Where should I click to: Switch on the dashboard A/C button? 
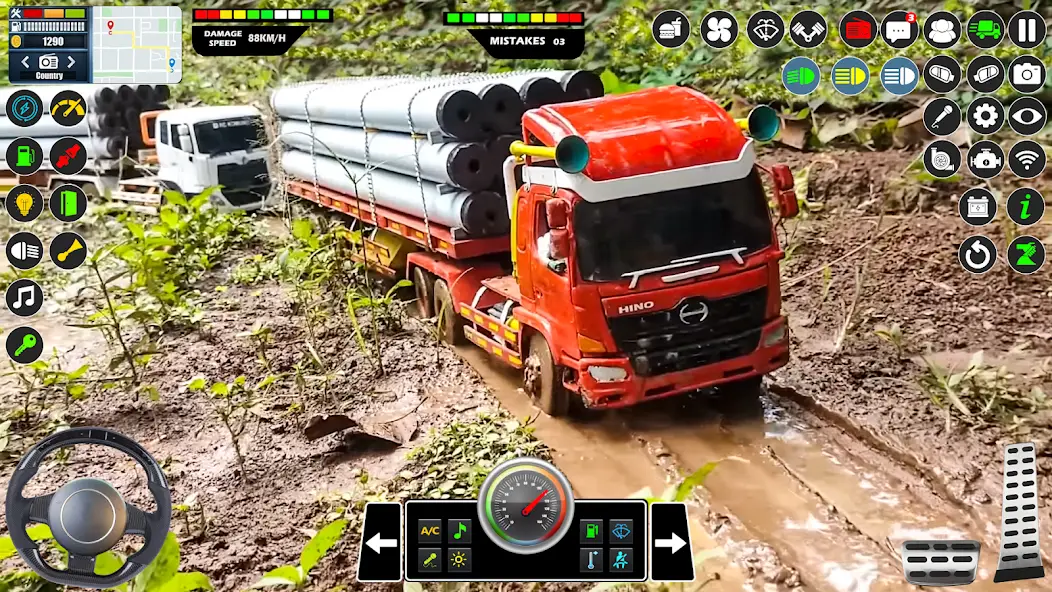tap(430, 531)
